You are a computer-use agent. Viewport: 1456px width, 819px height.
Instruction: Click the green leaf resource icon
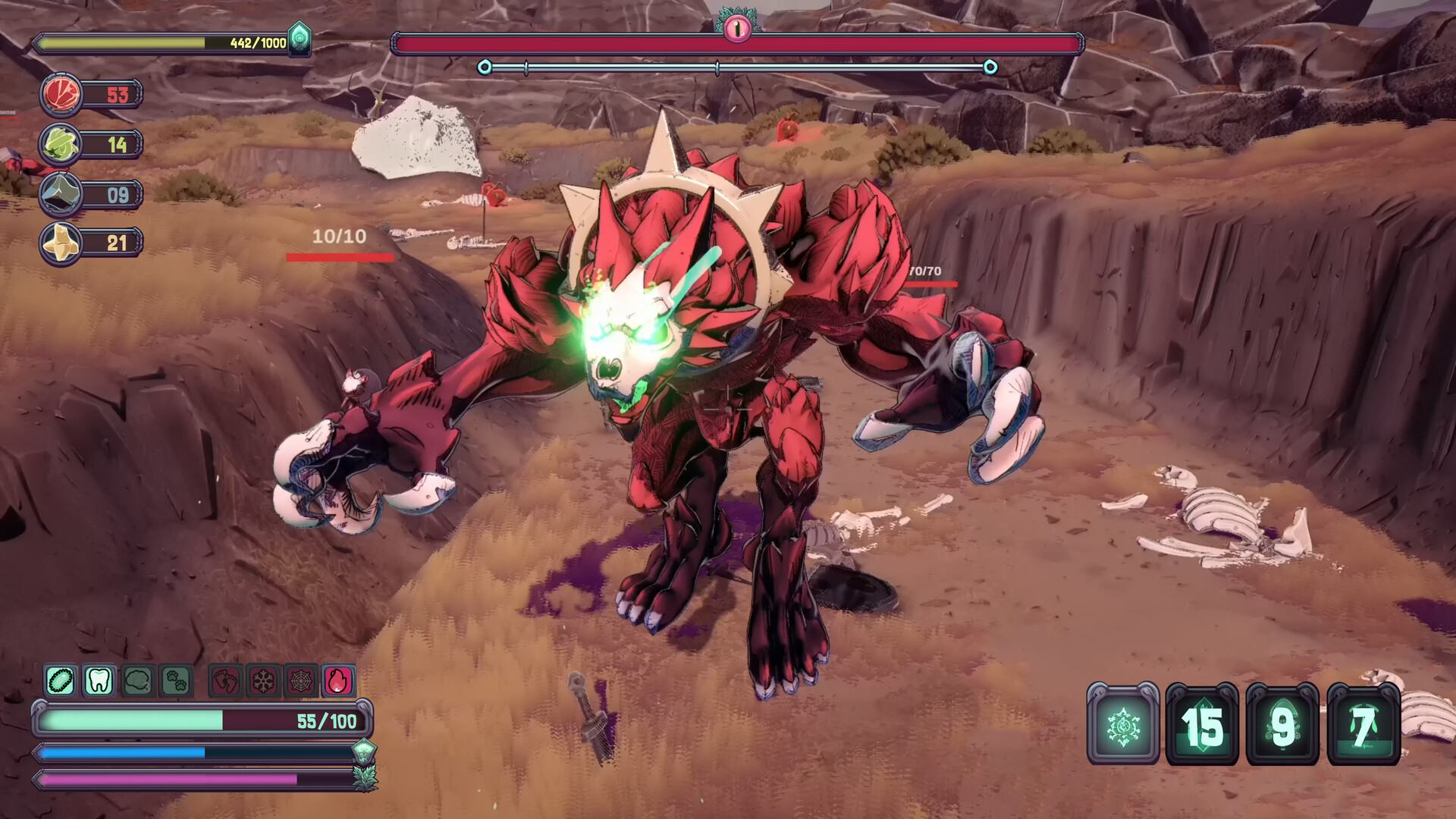point(61,144)
